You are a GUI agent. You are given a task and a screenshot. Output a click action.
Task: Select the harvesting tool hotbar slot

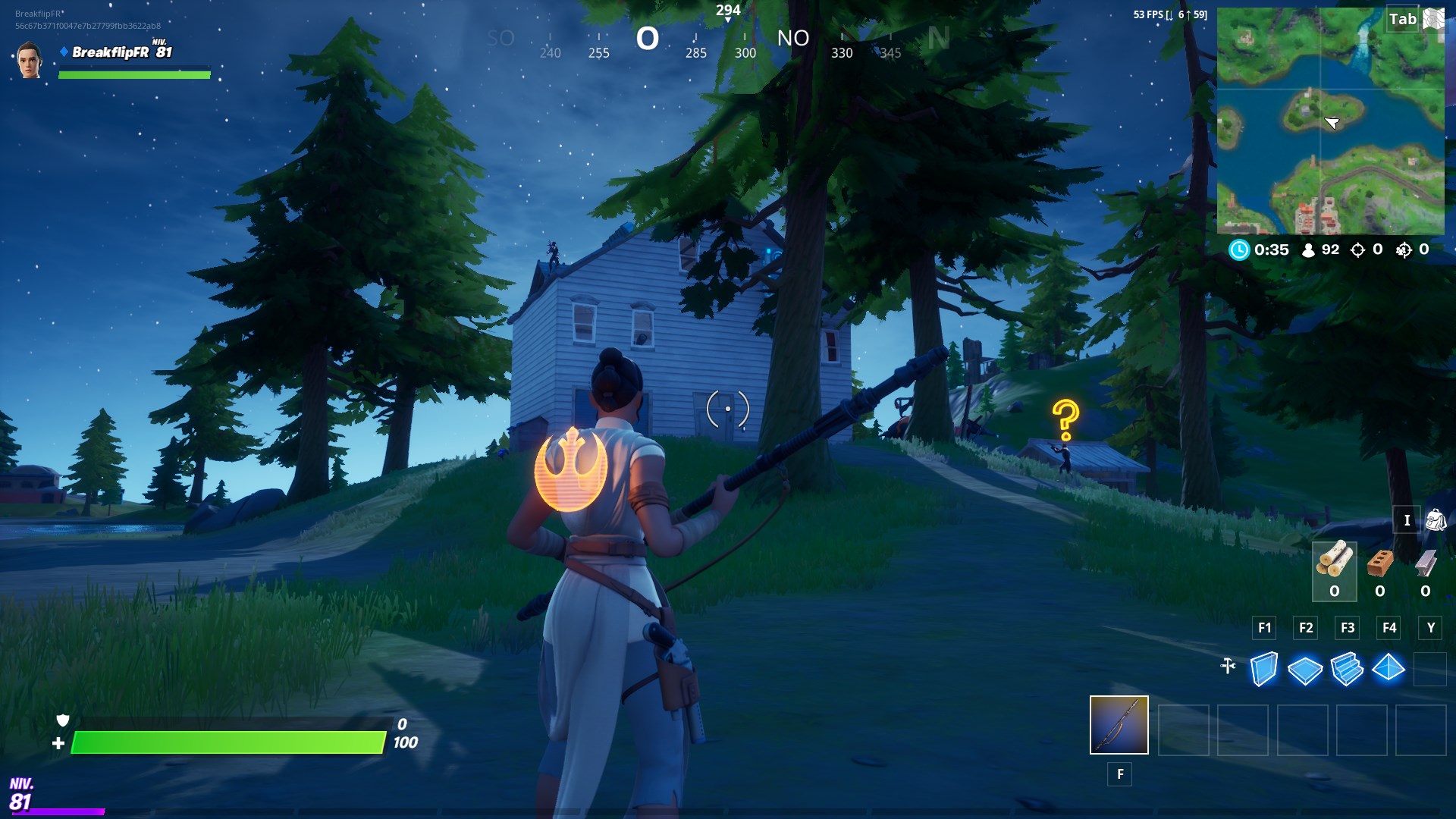click(1119, 725)
